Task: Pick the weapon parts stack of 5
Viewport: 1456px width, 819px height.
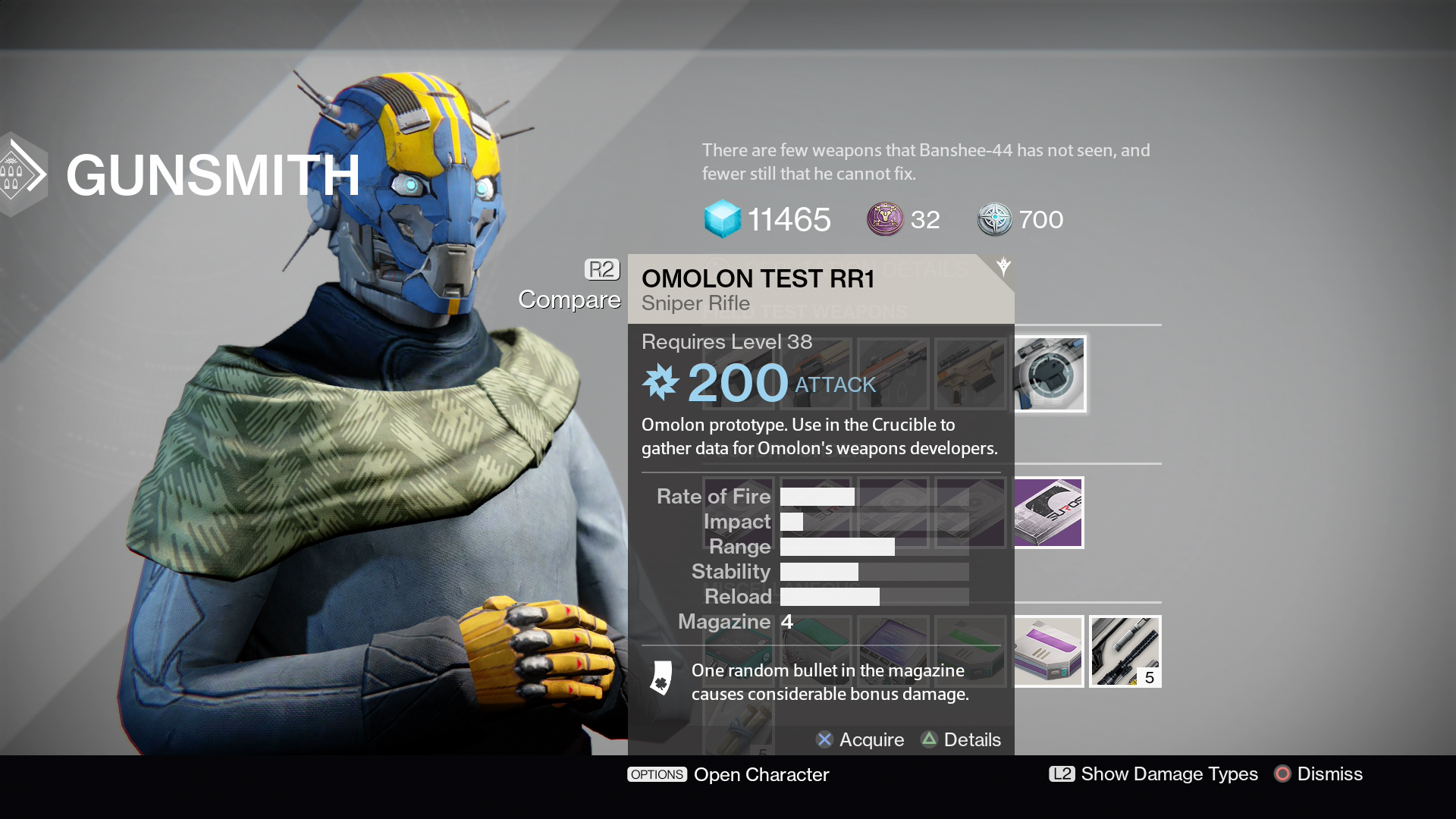Action: (x=1125, y=651)
